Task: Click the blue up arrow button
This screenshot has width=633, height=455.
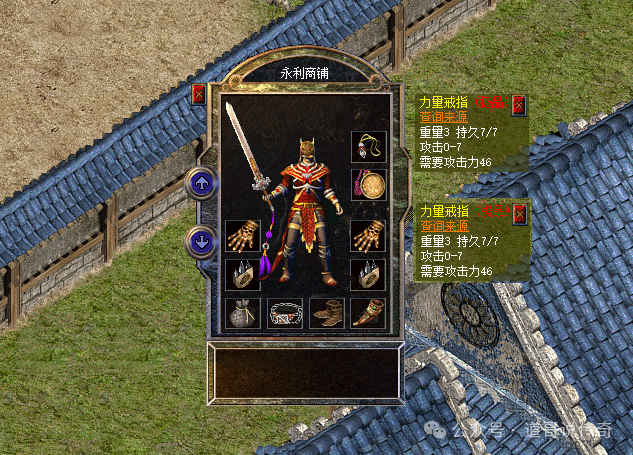Action: [201, 183]
